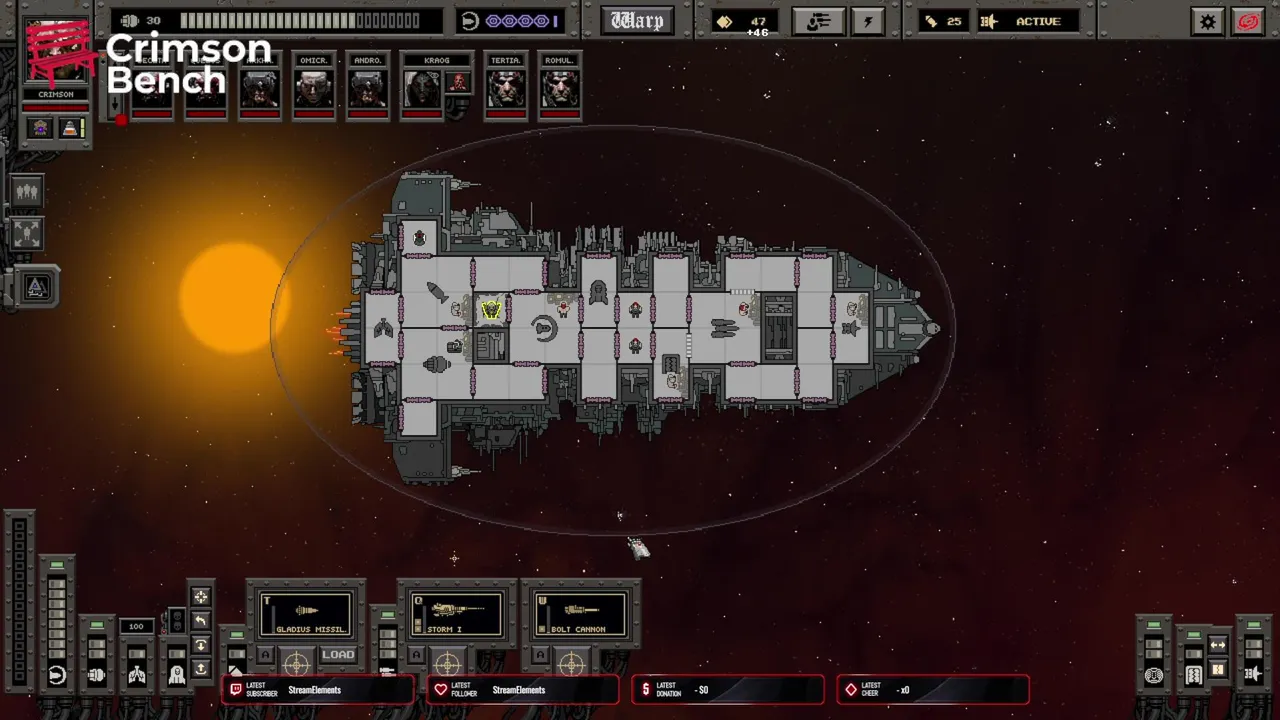Open the red galaxy map button
Viewport: 1280px width, 720px height.
[1248, 21]
